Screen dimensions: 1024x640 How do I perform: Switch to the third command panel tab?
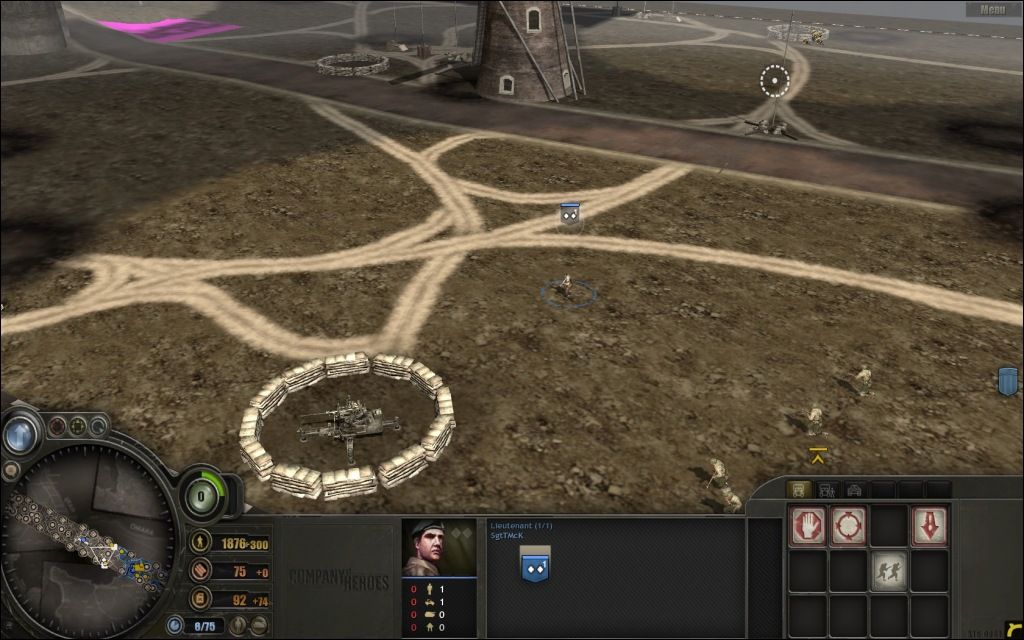854,490
